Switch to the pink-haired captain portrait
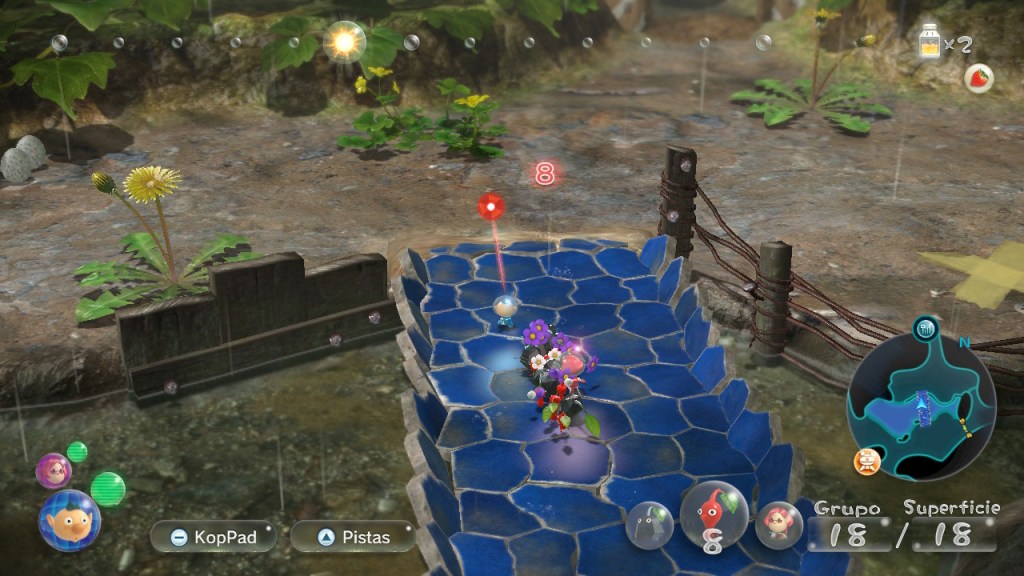The image size is (1024, 576). [x=53, y=469]
